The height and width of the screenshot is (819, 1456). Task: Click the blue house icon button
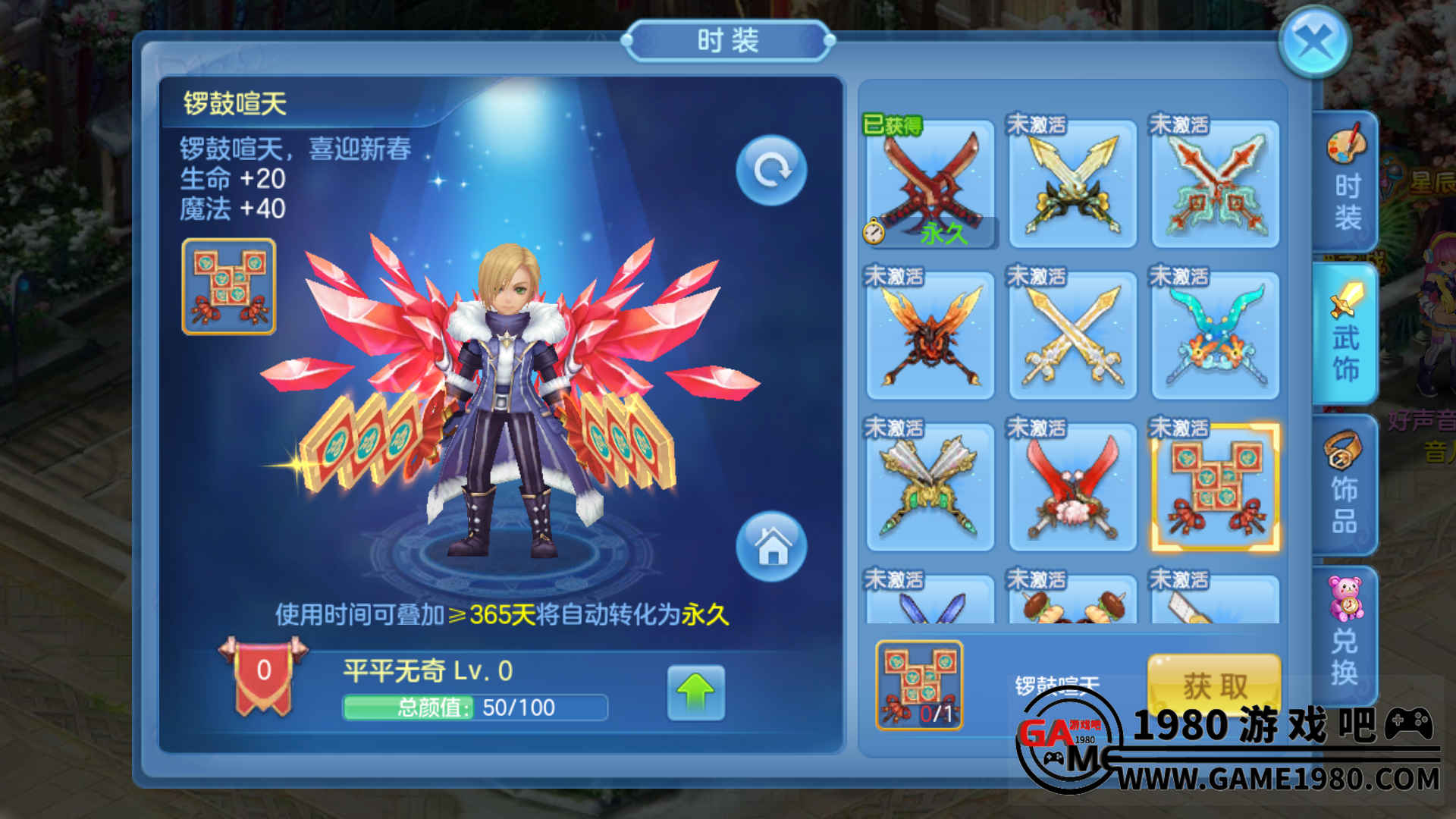771,547
